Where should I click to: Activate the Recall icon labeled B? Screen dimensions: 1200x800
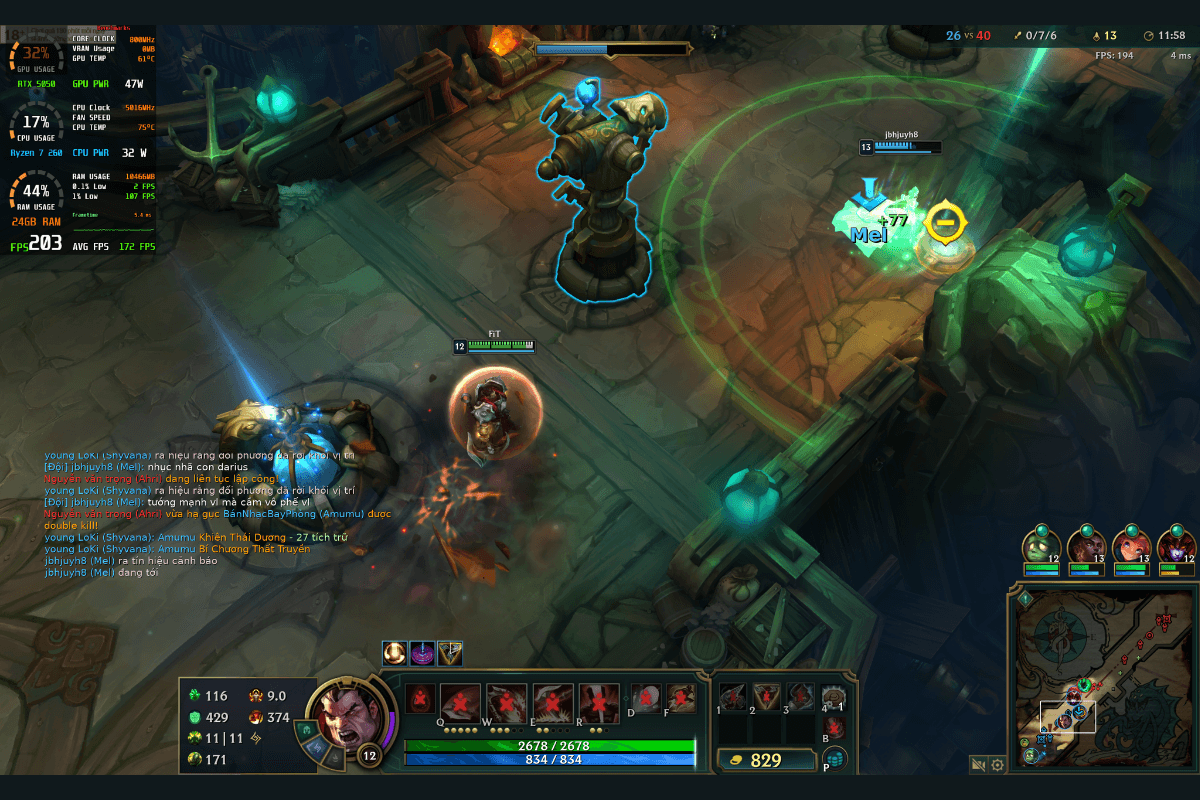coord(834,727)
